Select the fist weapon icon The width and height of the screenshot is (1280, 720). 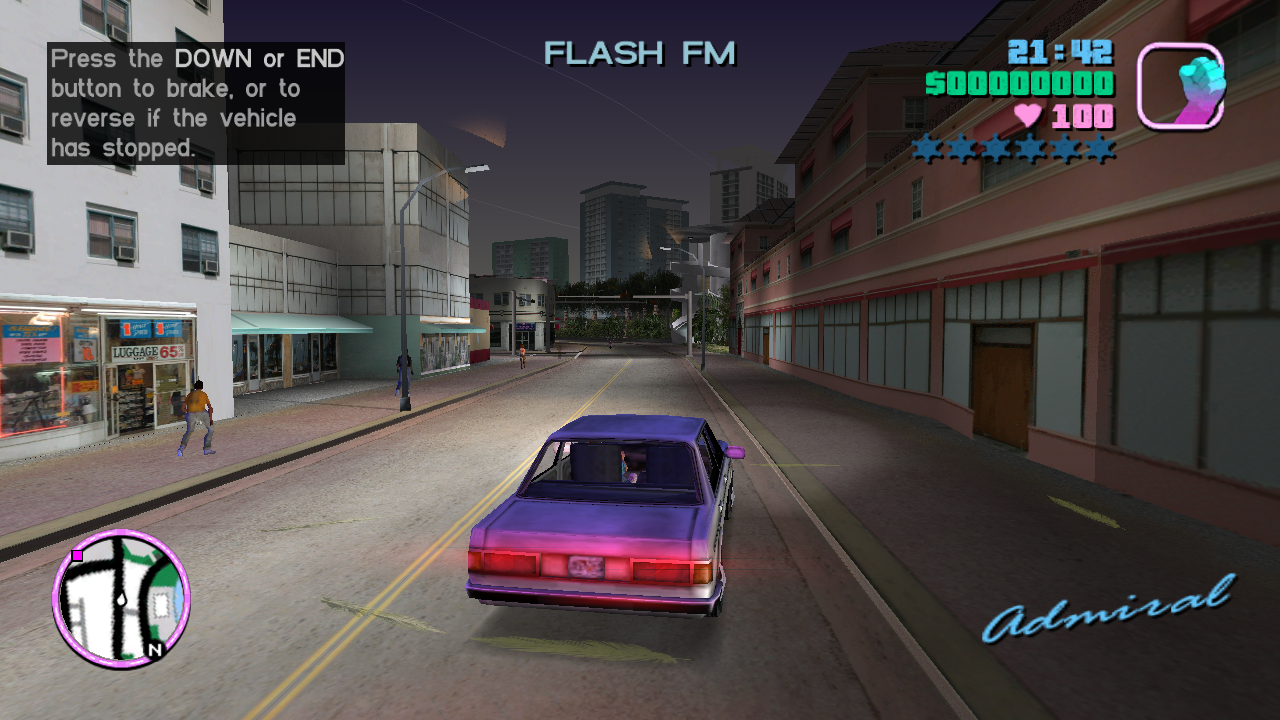tap(1181, 86)
